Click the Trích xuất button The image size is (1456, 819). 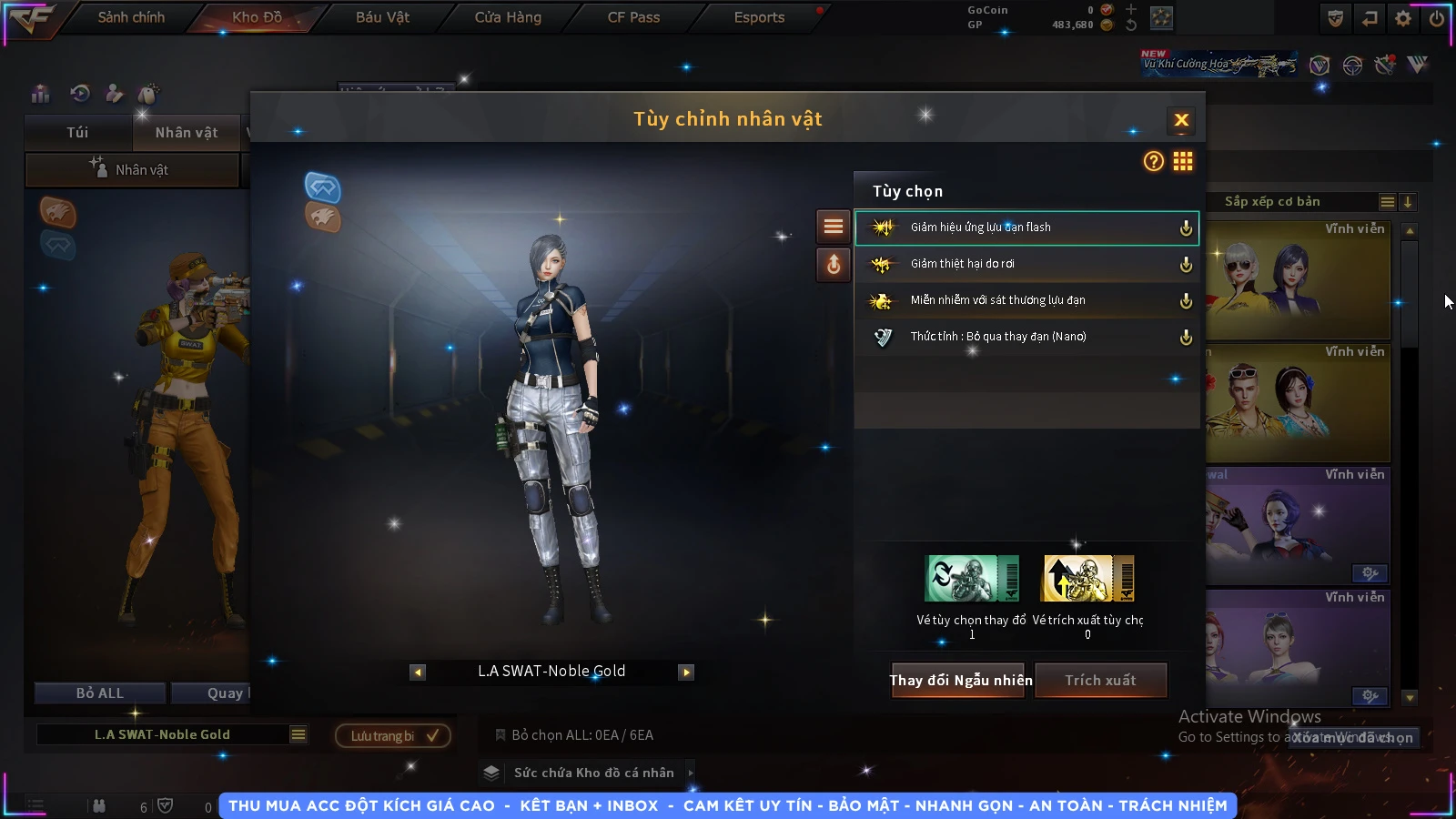(1100, 681)
